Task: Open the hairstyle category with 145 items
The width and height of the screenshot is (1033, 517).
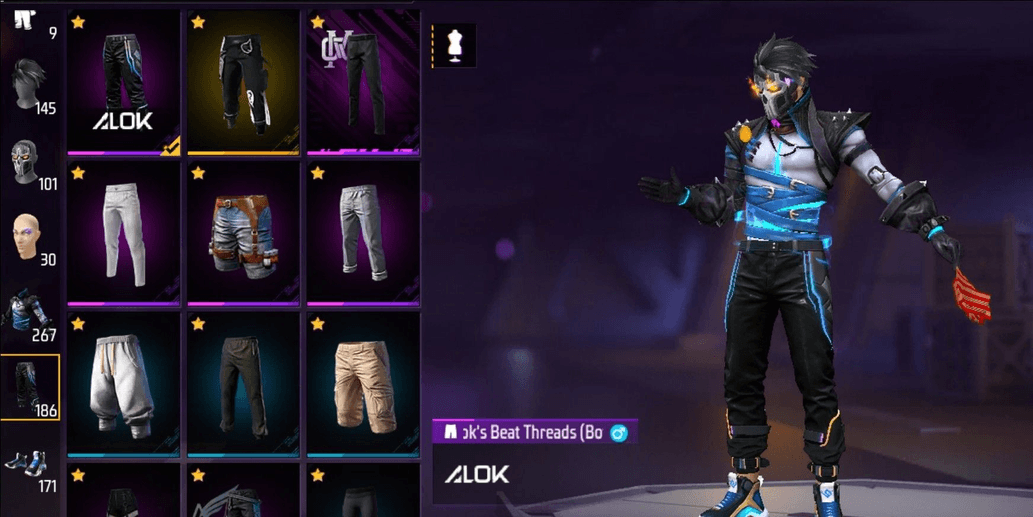Action: pos(30,85)
